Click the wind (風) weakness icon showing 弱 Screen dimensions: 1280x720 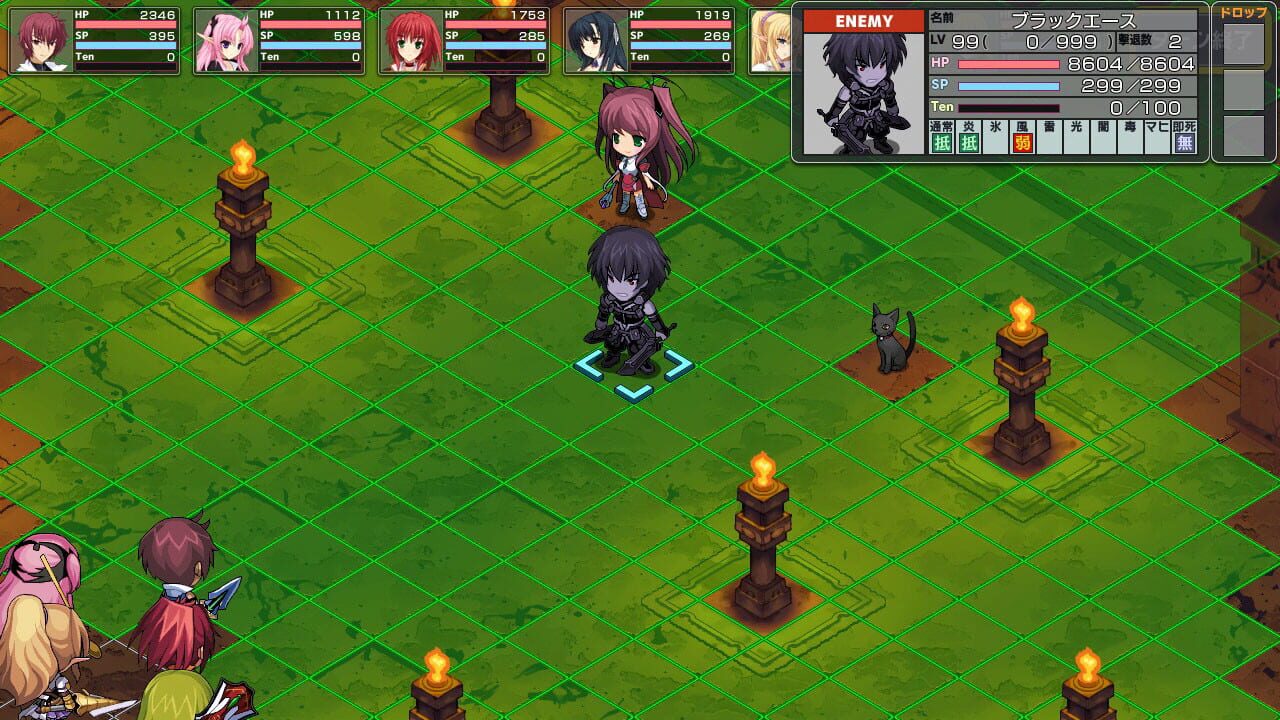pyautogui.click(x=1020, y=142)
